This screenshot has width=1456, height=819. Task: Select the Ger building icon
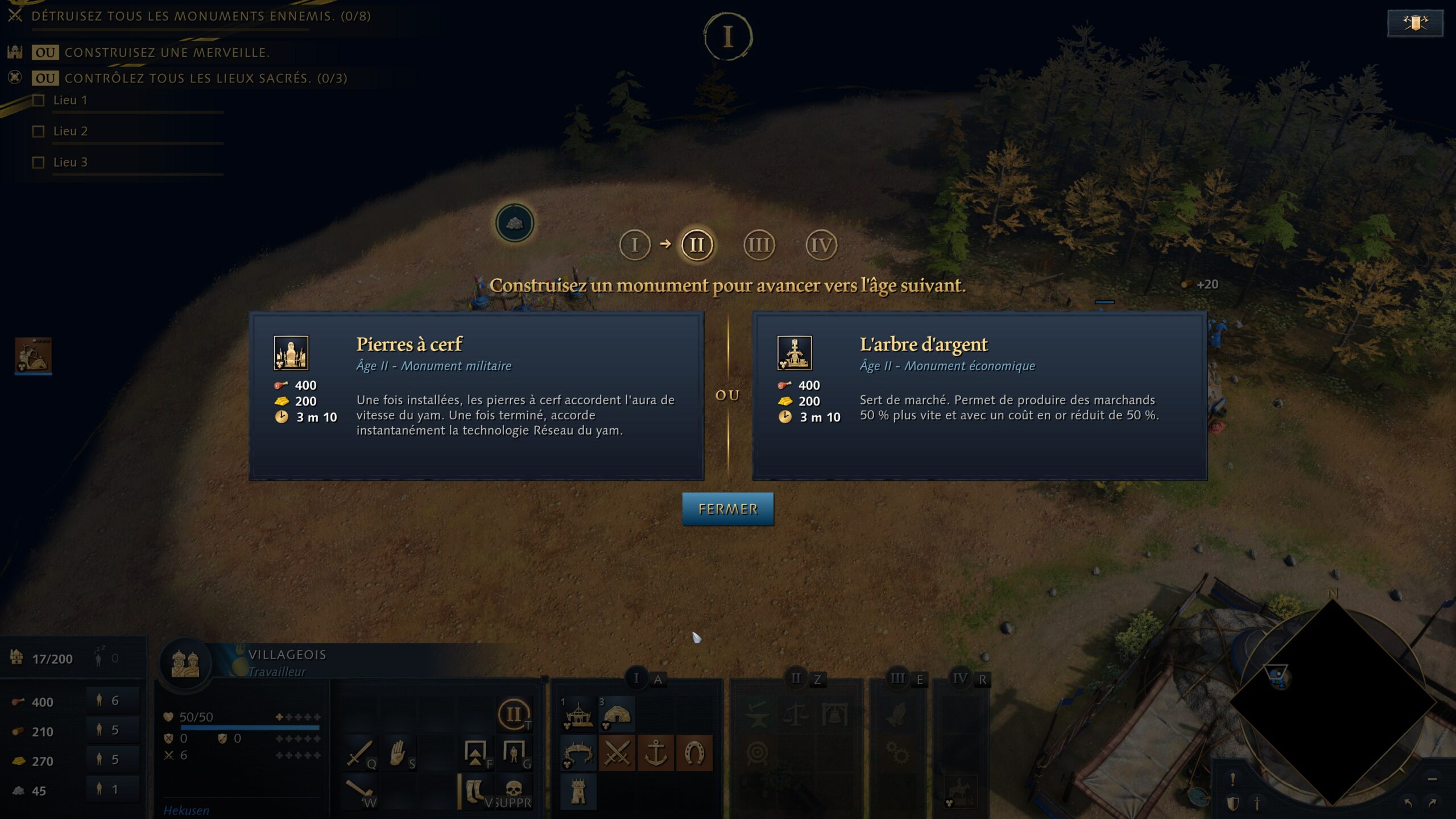[x=618, y=714]
